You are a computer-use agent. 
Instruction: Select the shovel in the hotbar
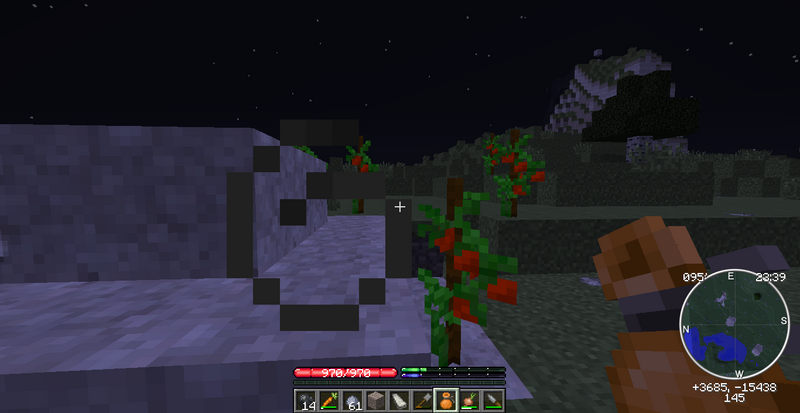pyautogui.click(x=421, y=401)
